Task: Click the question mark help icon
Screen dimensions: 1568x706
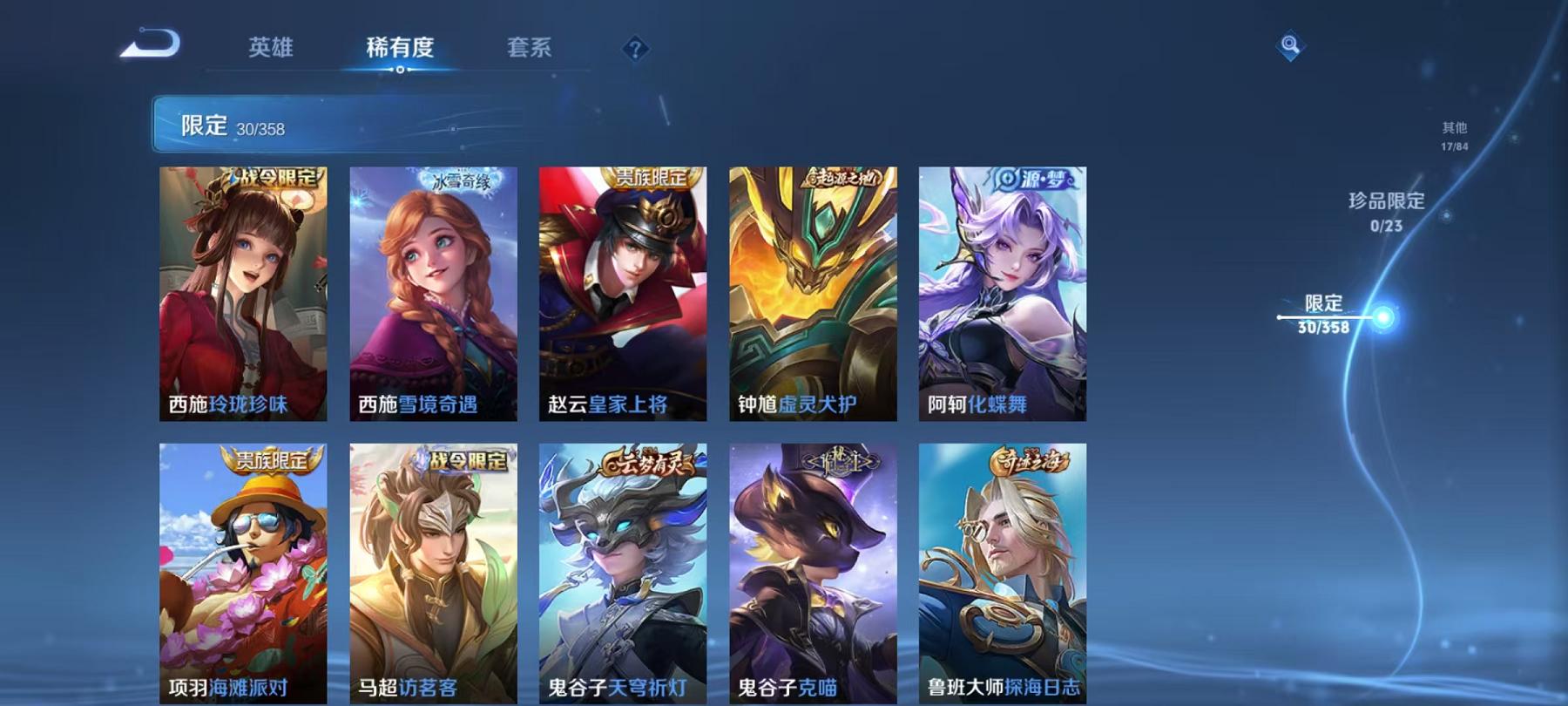Action: [x=634, y=50]
